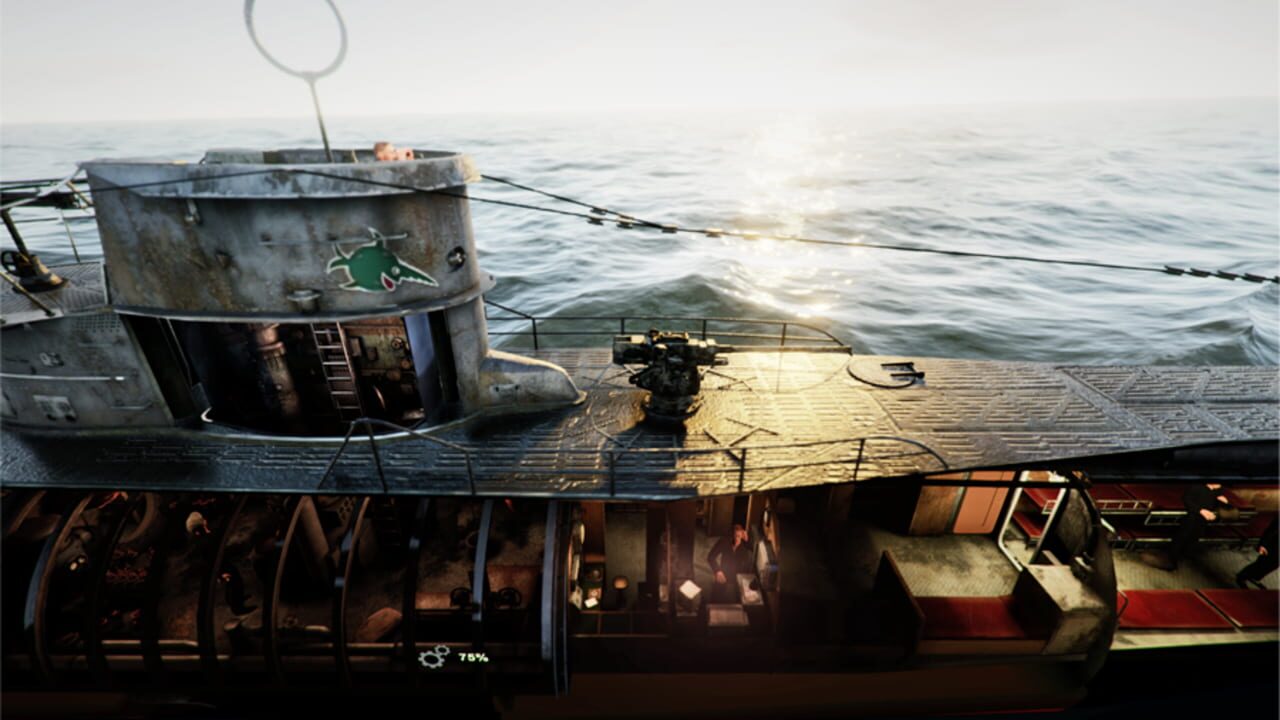
Task: Click the gears icon showing 75% progress
Action: 432,657
